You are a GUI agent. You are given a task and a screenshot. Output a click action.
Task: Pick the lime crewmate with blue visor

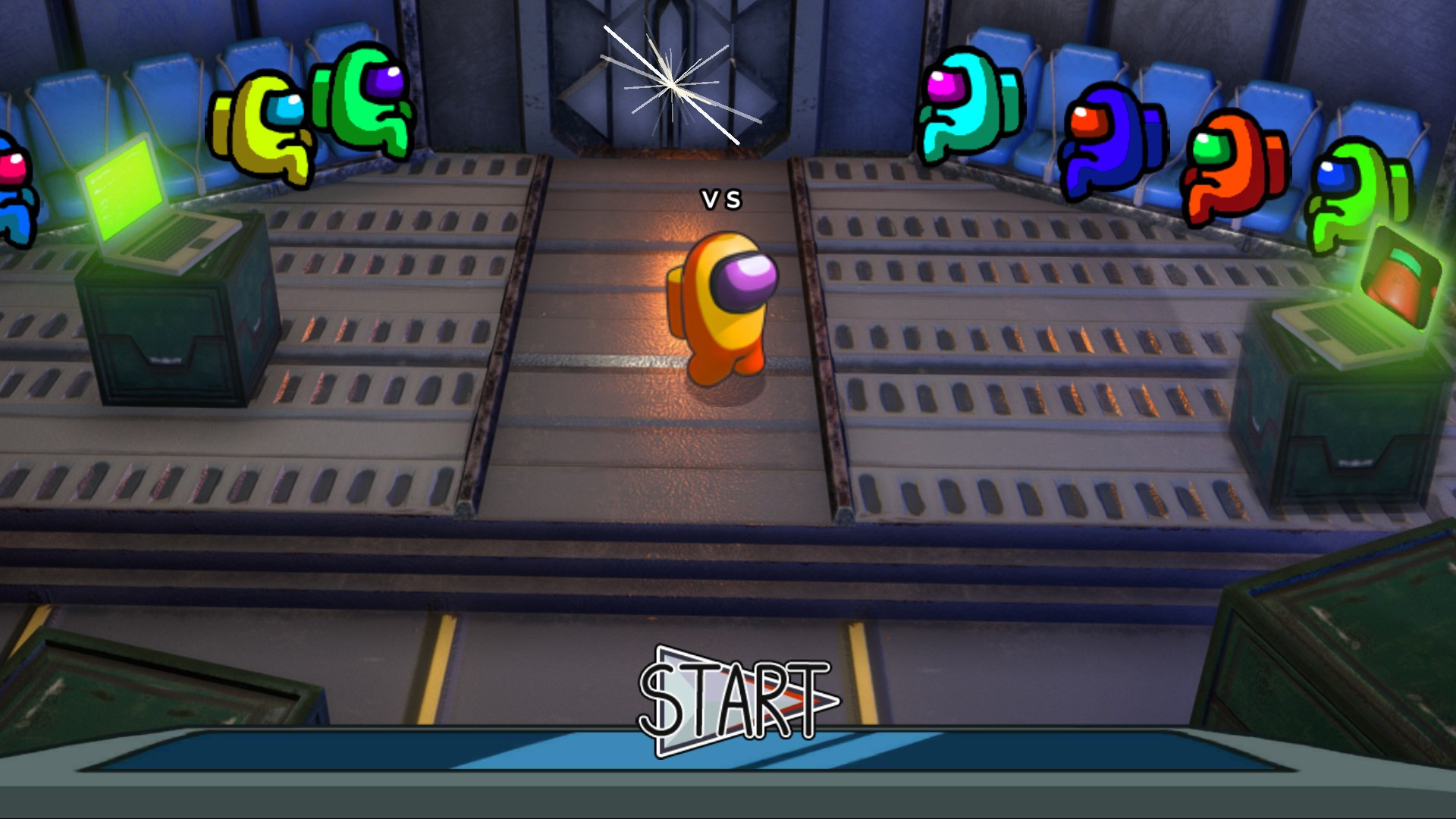[1357, 193]
